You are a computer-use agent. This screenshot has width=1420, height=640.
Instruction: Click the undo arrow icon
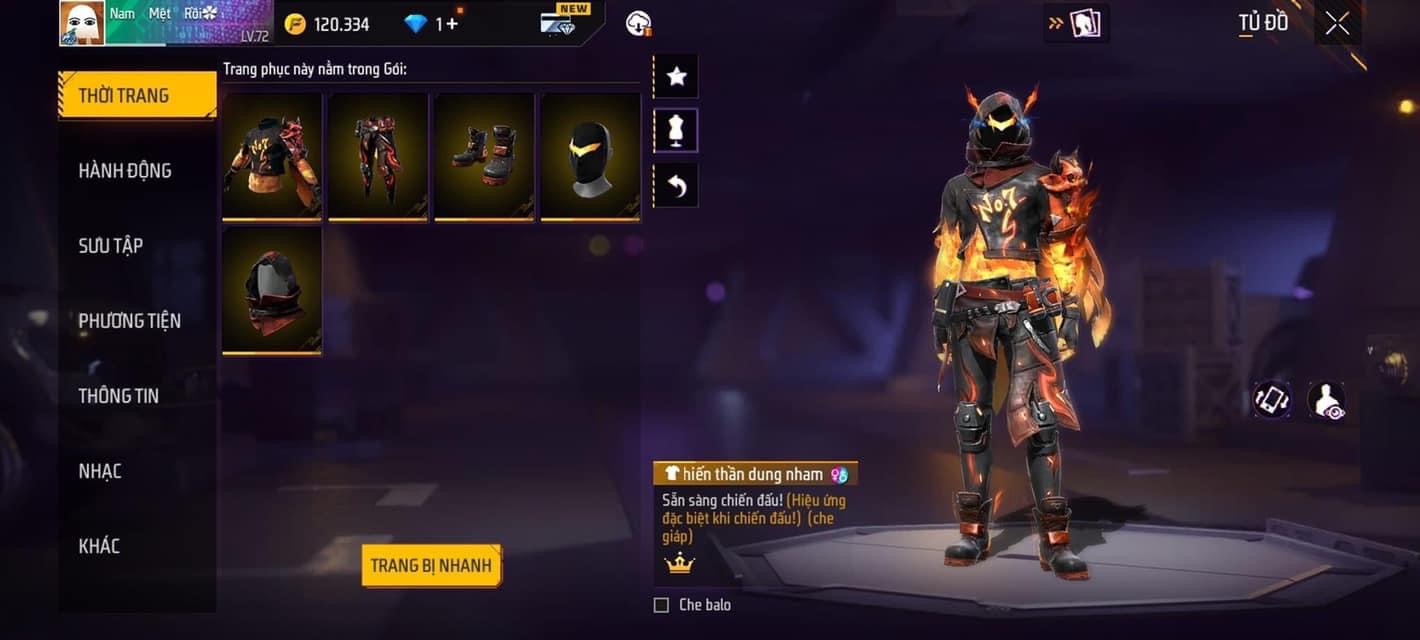click(x=676, y=186)
